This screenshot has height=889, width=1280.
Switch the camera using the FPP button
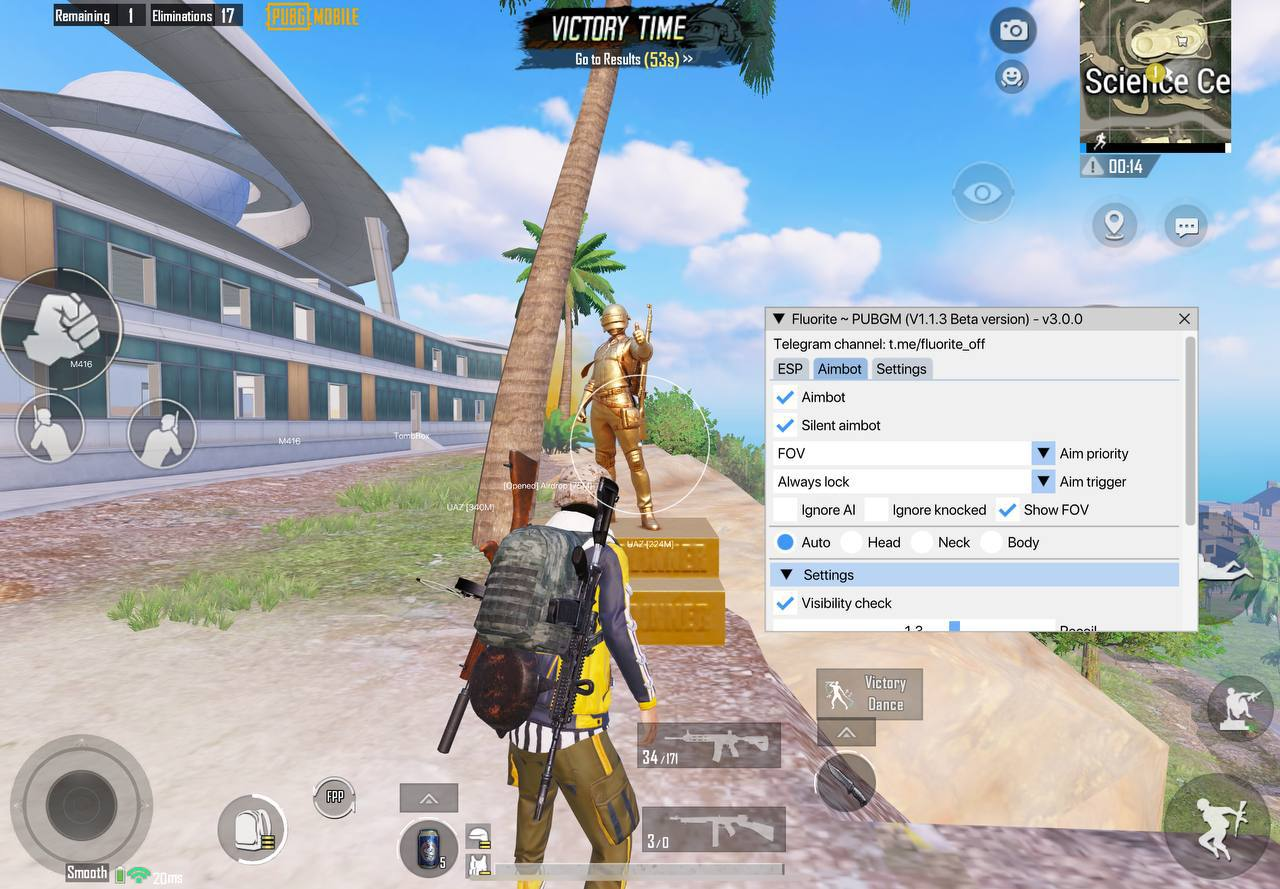point(335,796)
